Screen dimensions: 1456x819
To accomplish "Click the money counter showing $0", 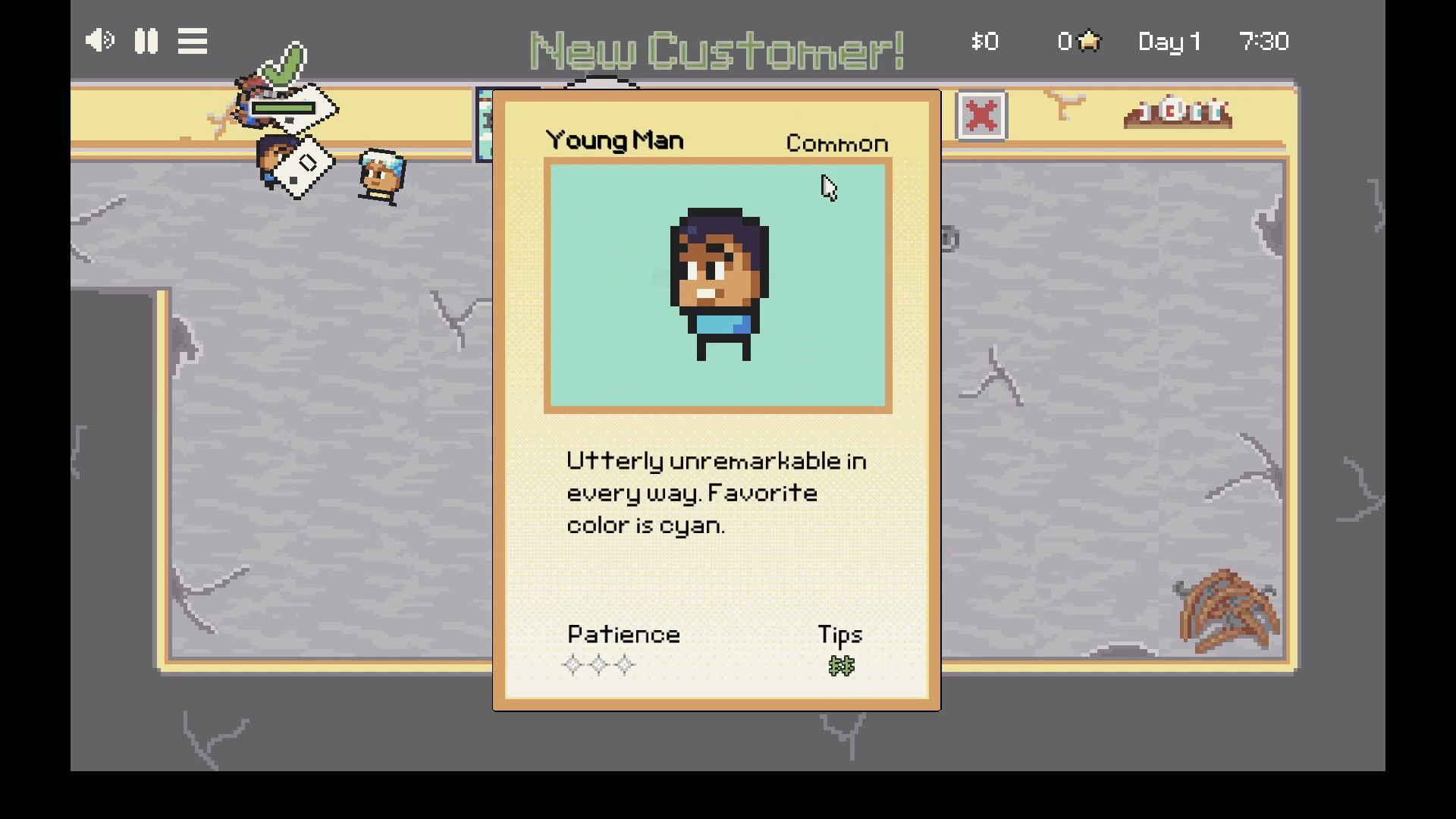I will click(x=984, y=42).
